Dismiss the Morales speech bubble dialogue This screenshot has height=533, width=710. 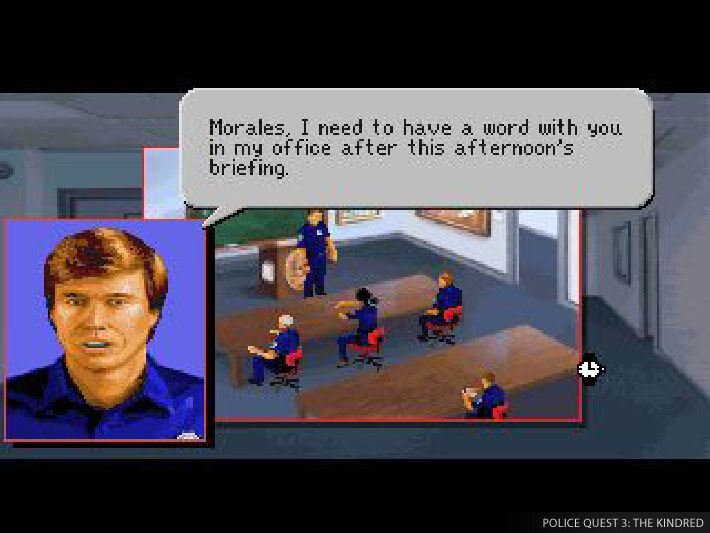tap(414, 148)
